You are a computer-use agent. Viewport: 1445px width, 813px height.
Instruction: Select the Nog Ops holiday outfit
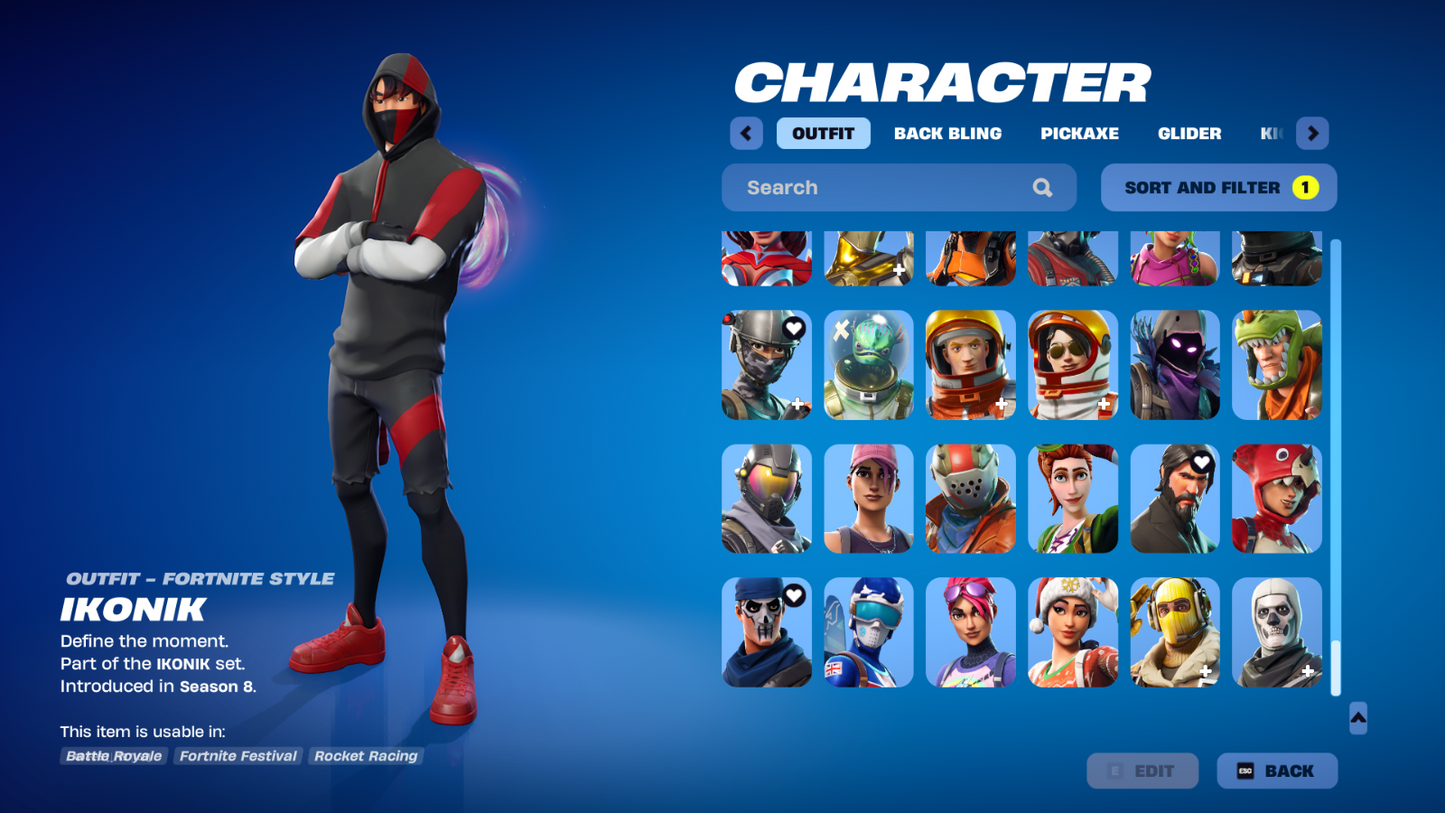coord(1072,632)
